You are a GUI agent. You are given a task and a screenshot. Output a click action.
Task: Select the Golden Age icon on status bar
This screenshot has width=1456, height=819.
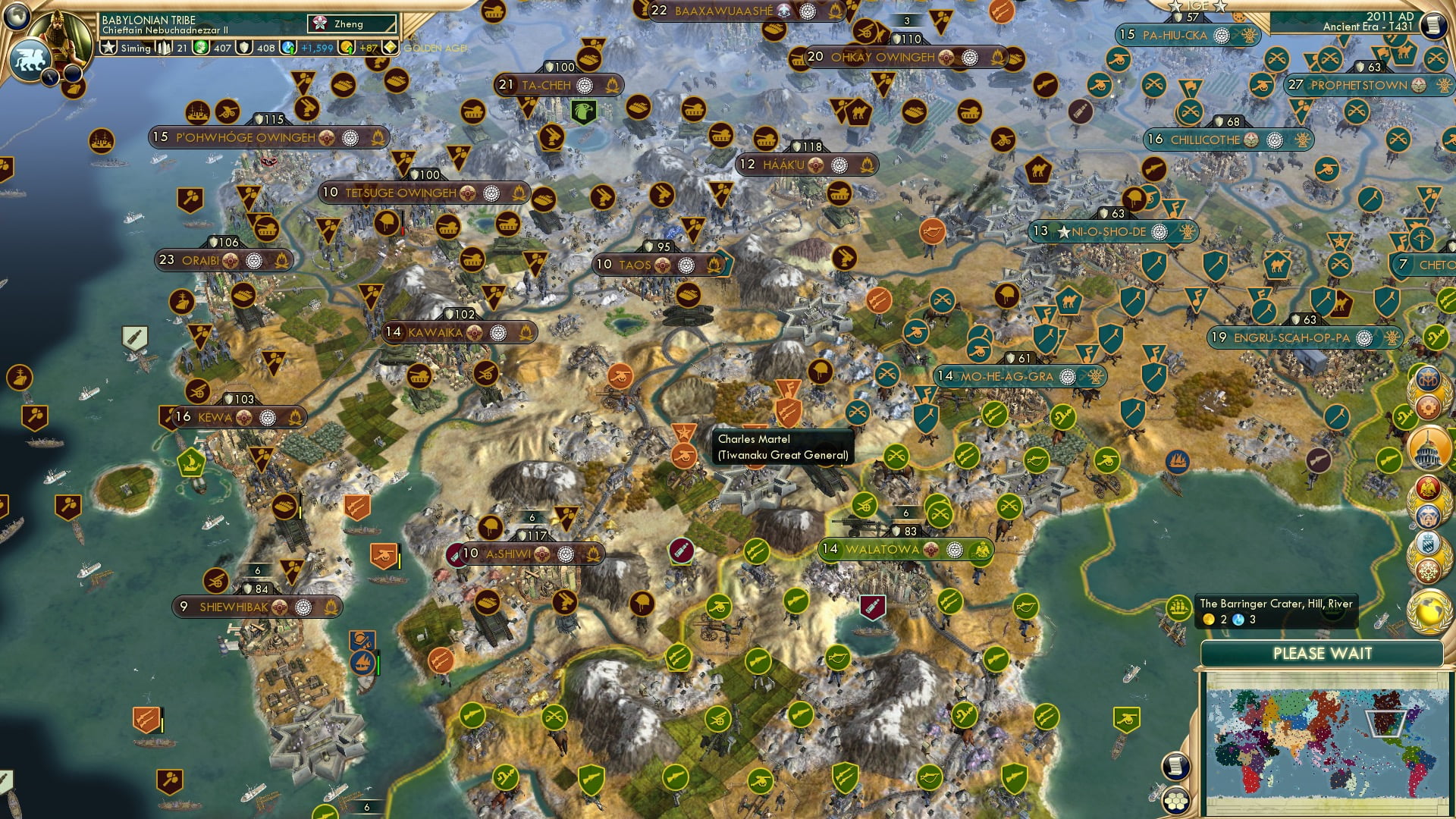click(390, 47)
